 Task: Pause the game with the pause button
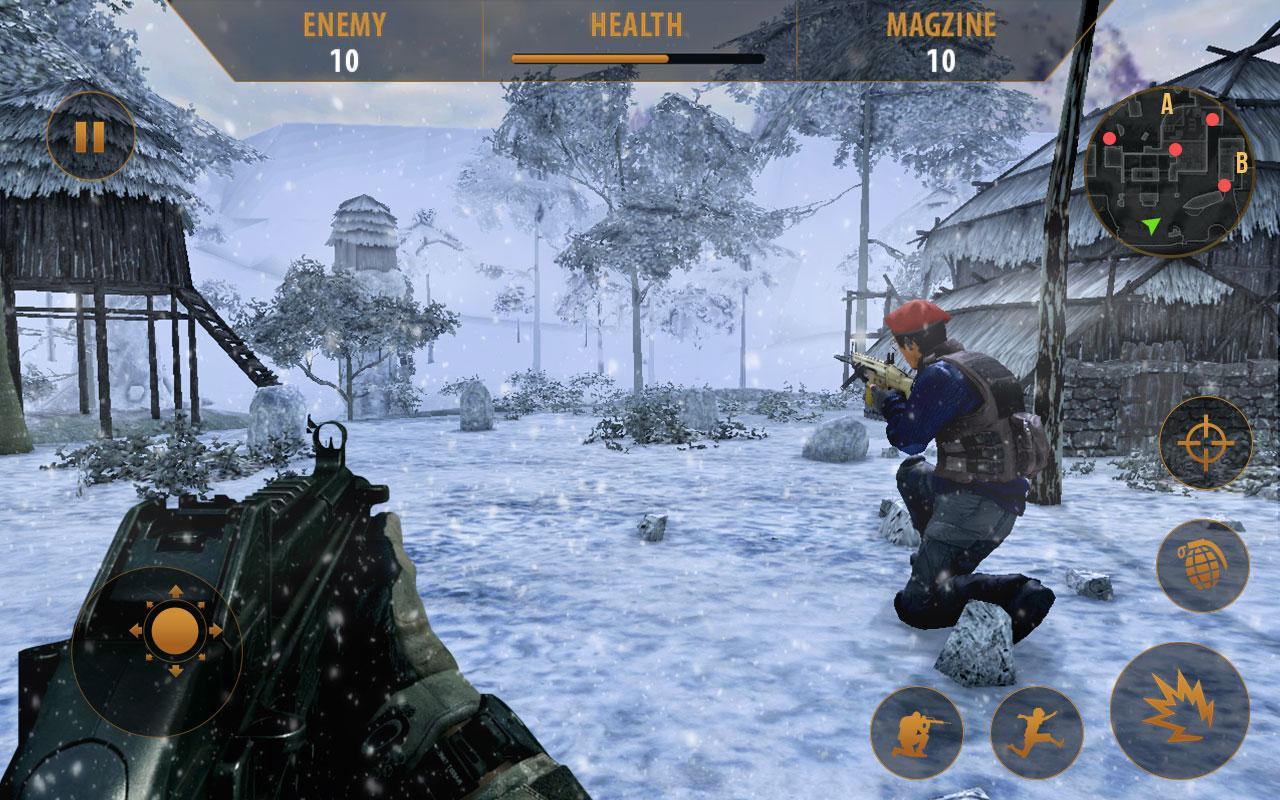tap(90, 136)
